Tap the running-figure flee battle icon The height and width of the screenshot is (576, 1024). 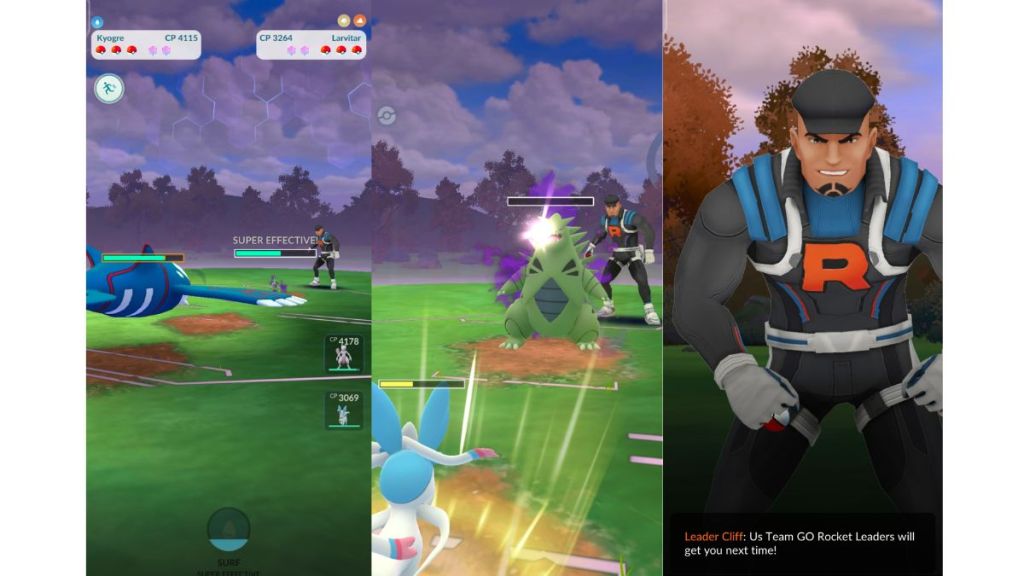pos(109,89)
